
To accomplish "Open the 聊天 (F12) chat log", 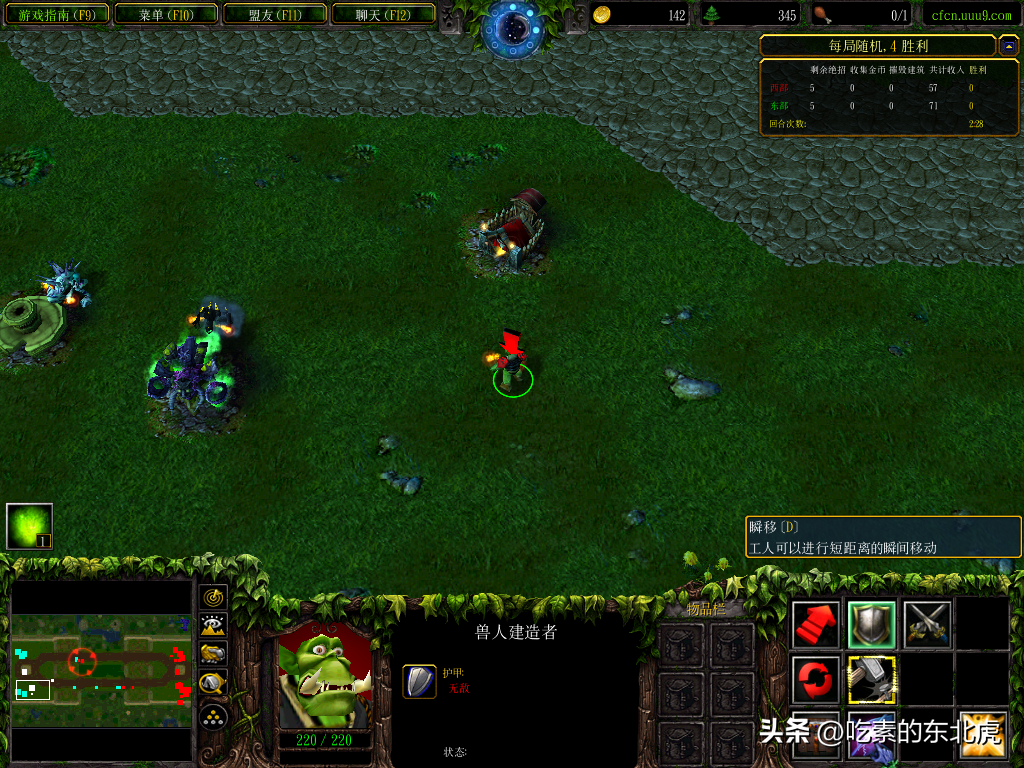I will pyautogui.click(x=381, y=14).
